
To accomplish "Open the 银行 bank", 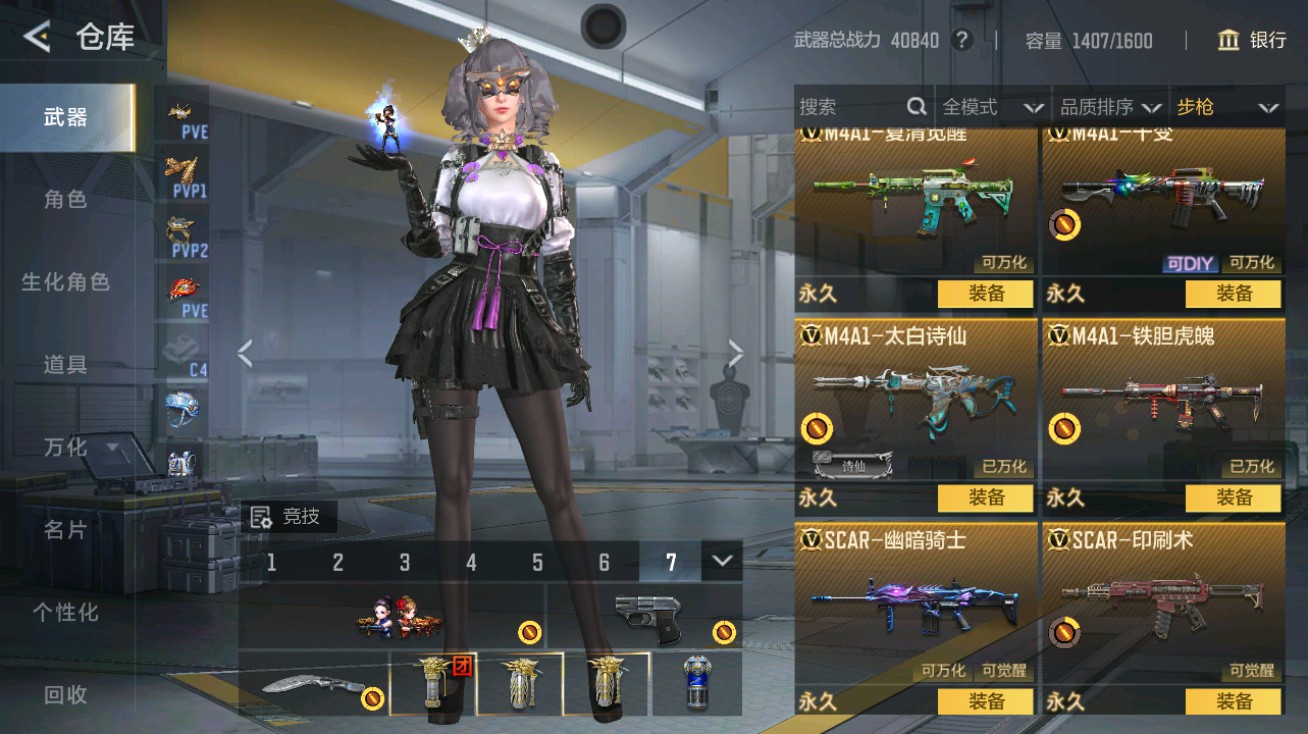I will (x=1251, y=40).
